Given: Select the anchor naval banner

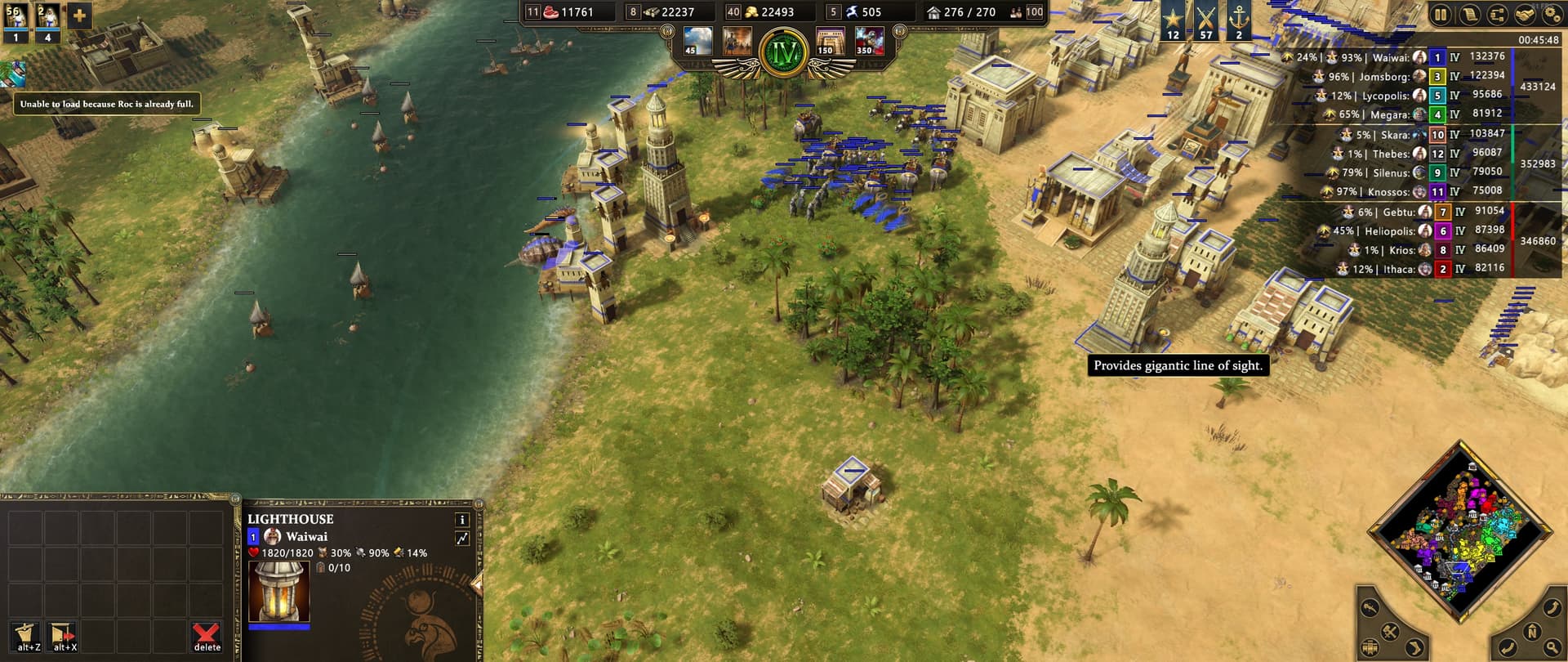Looking at the screenshot, I should coord(1239,21).
